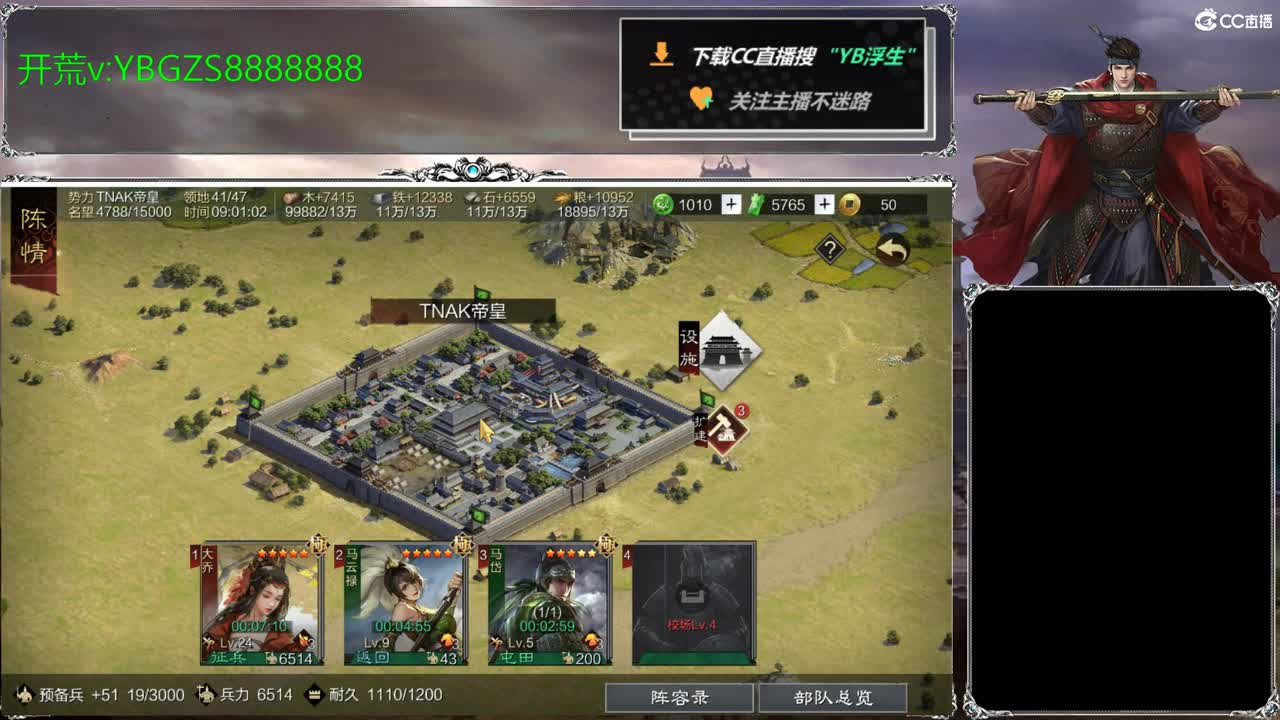The width and height of the screenshot is (1280, 720).
Task: Click the jade gem icon beside 1010
Action: [x=662, y=205]
